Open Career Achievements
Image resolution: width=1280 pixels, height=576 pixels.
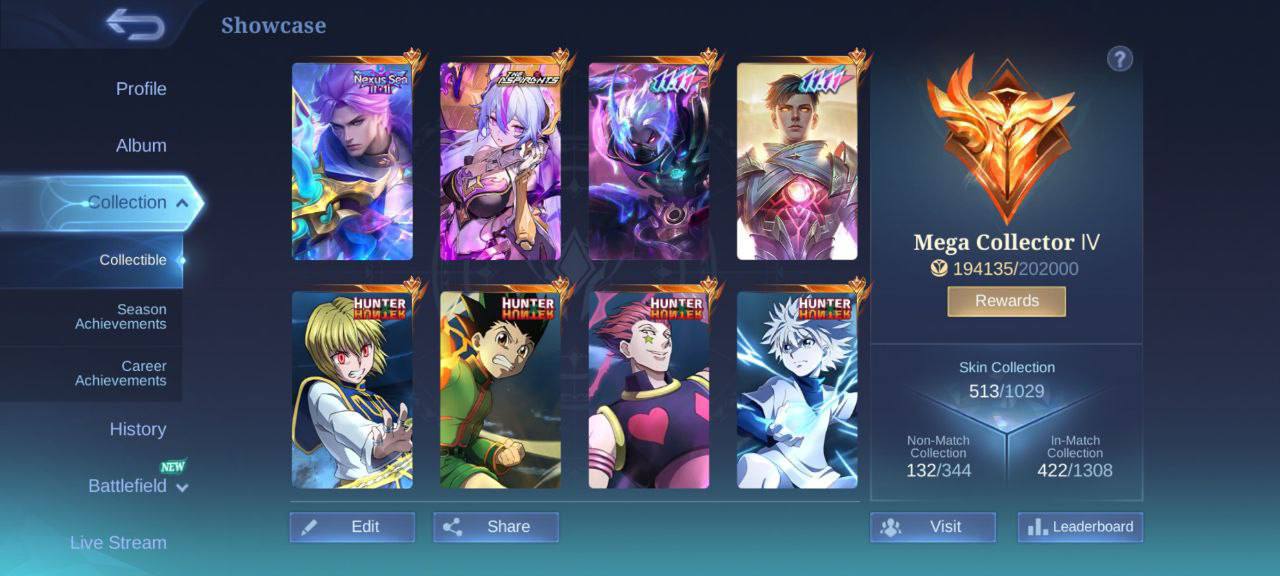121,373
